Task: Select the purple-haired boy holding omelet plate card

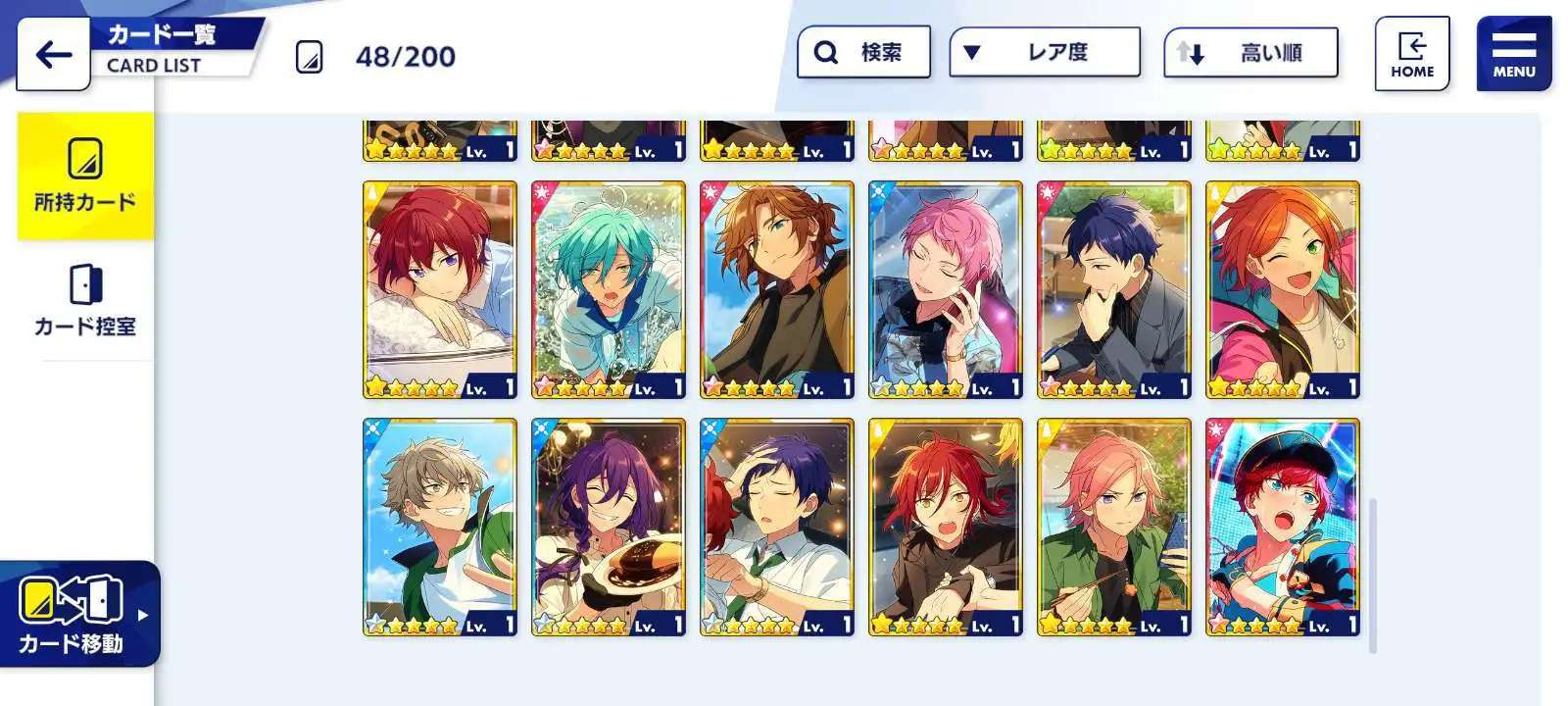Action: (x=608, y=527)
